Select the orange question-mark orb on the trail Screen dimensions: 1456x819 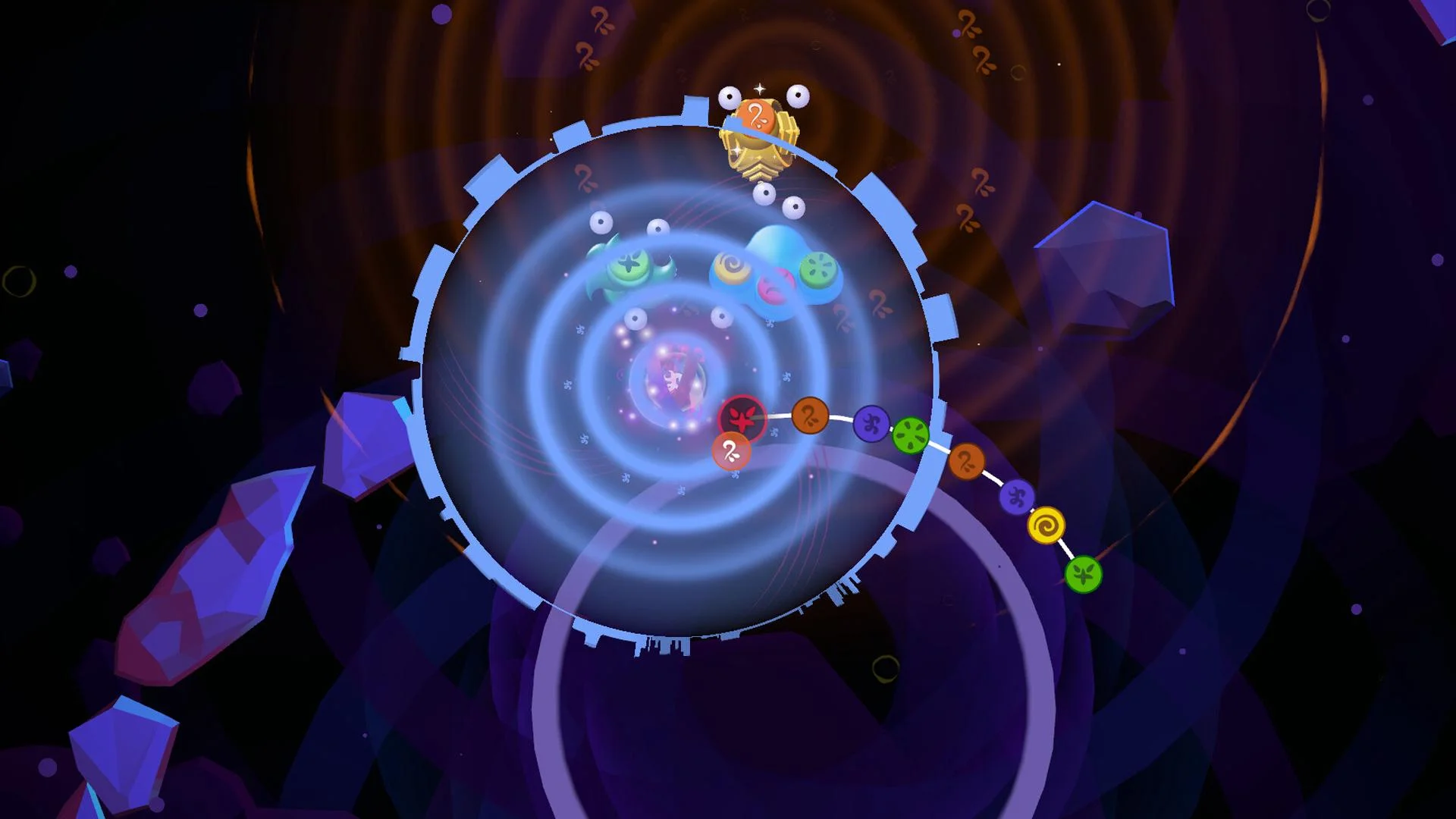[966, 461]
